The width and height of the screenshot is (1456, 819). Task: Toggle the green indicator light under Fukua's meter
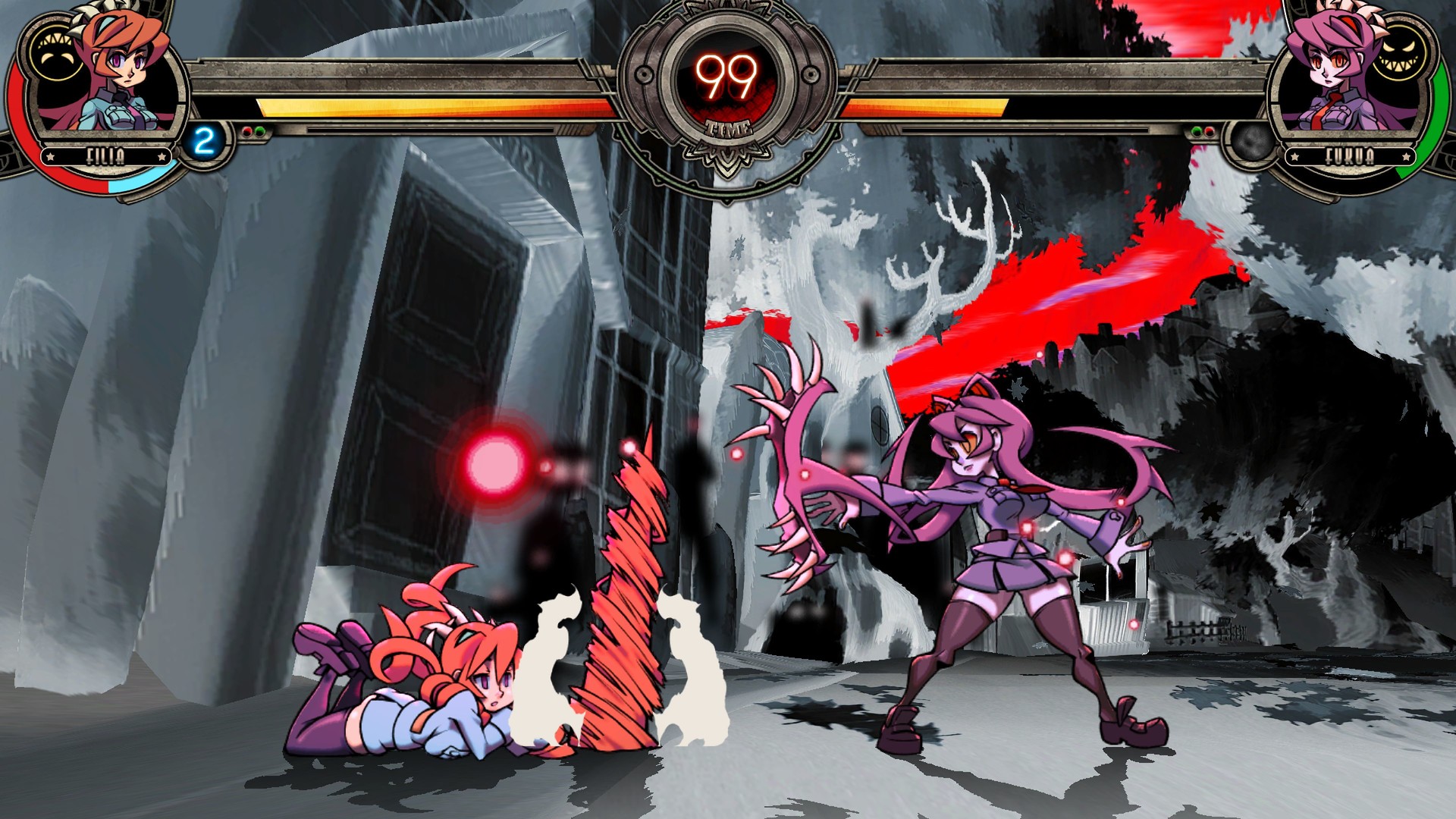pyautogui.click(x=1197, y=130)
